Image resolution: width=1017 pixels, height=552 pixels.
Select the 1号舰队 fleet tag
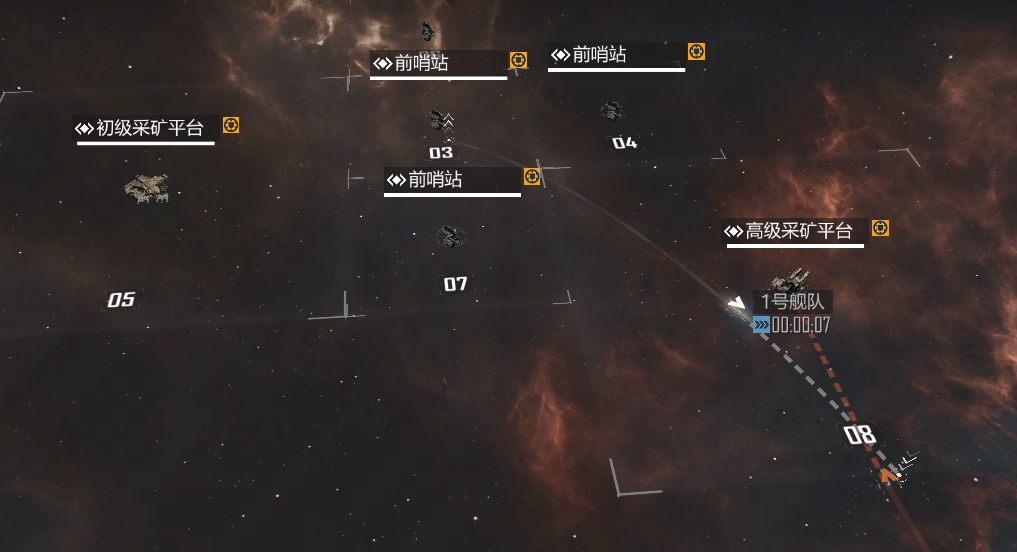pyautogui.click(x=792, y=302)
